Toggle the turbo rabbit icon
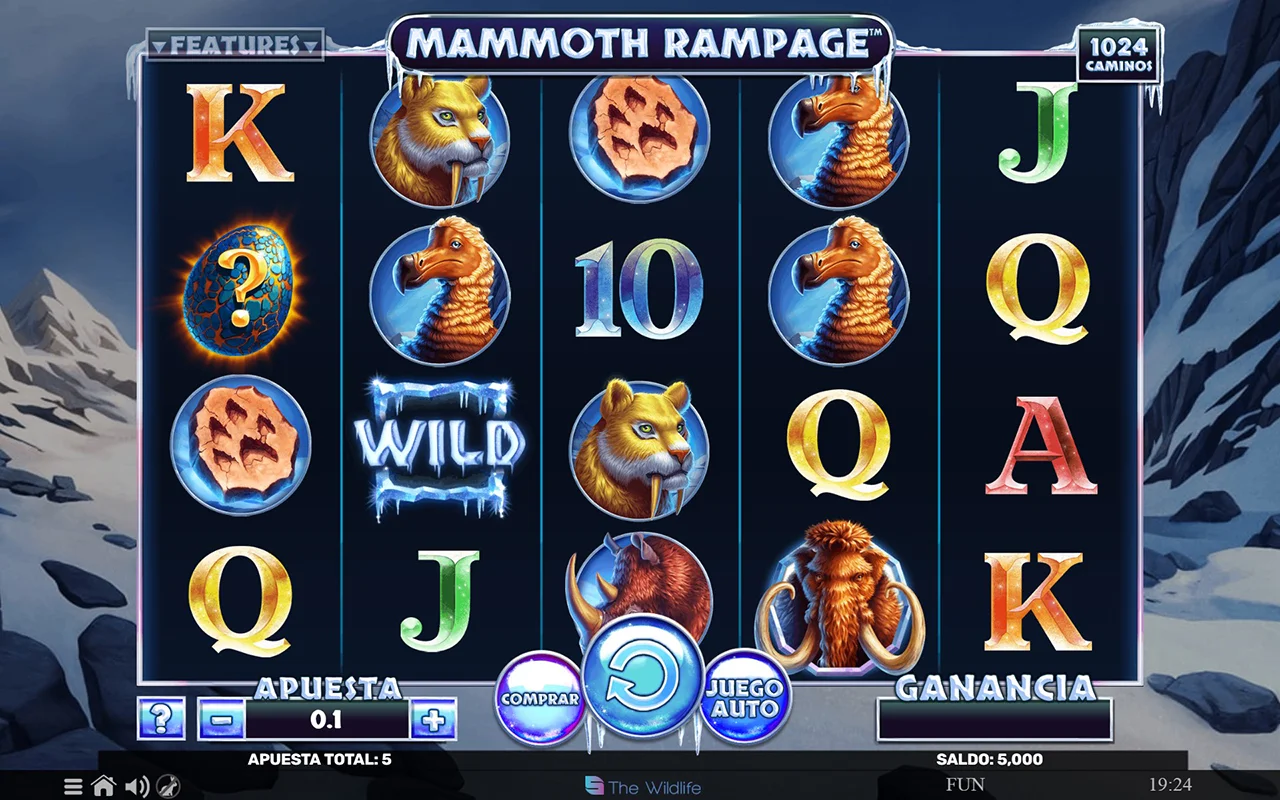 (x=169, y=786)
